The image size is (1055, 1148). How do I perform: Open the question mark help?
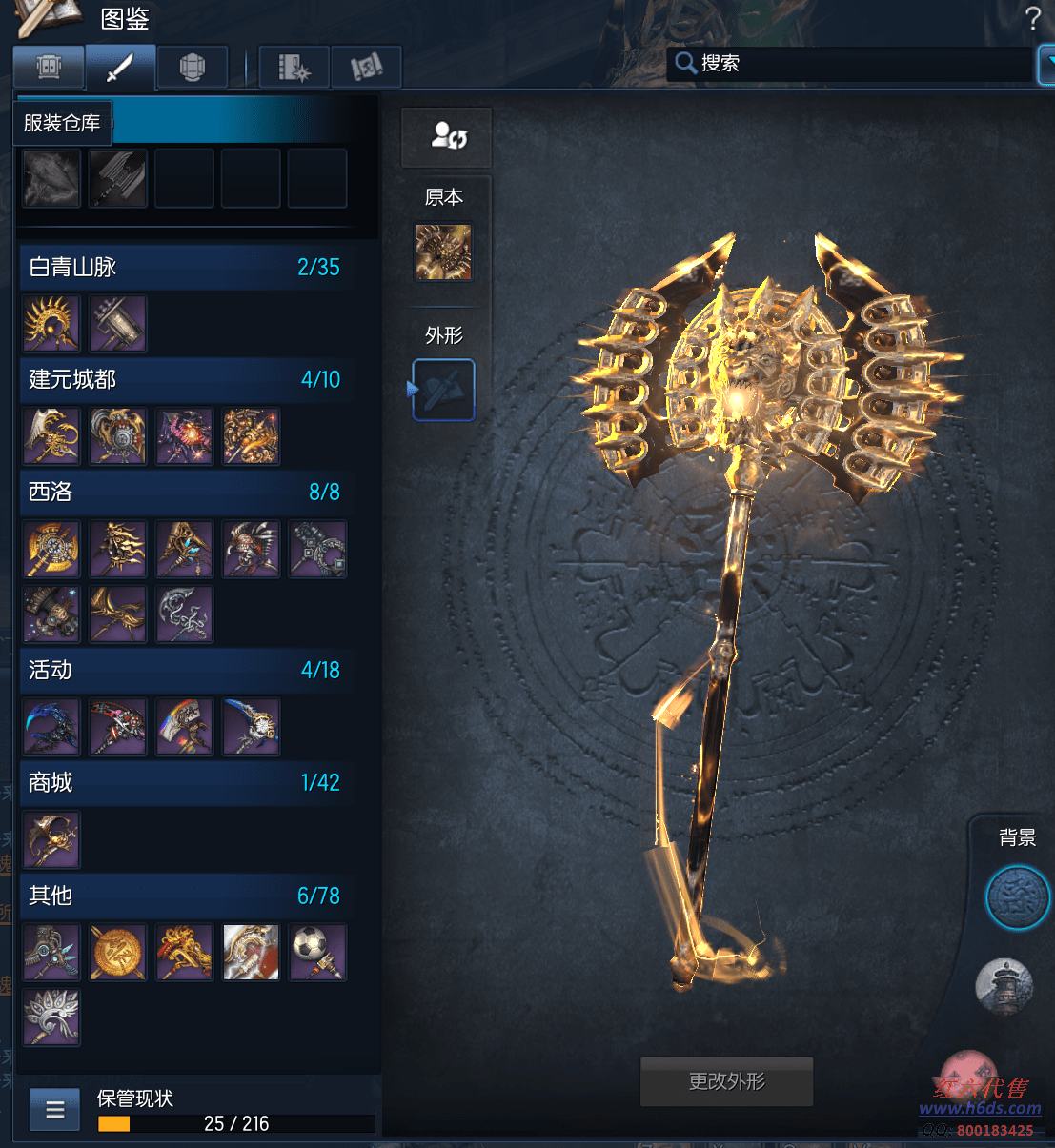1032,18
